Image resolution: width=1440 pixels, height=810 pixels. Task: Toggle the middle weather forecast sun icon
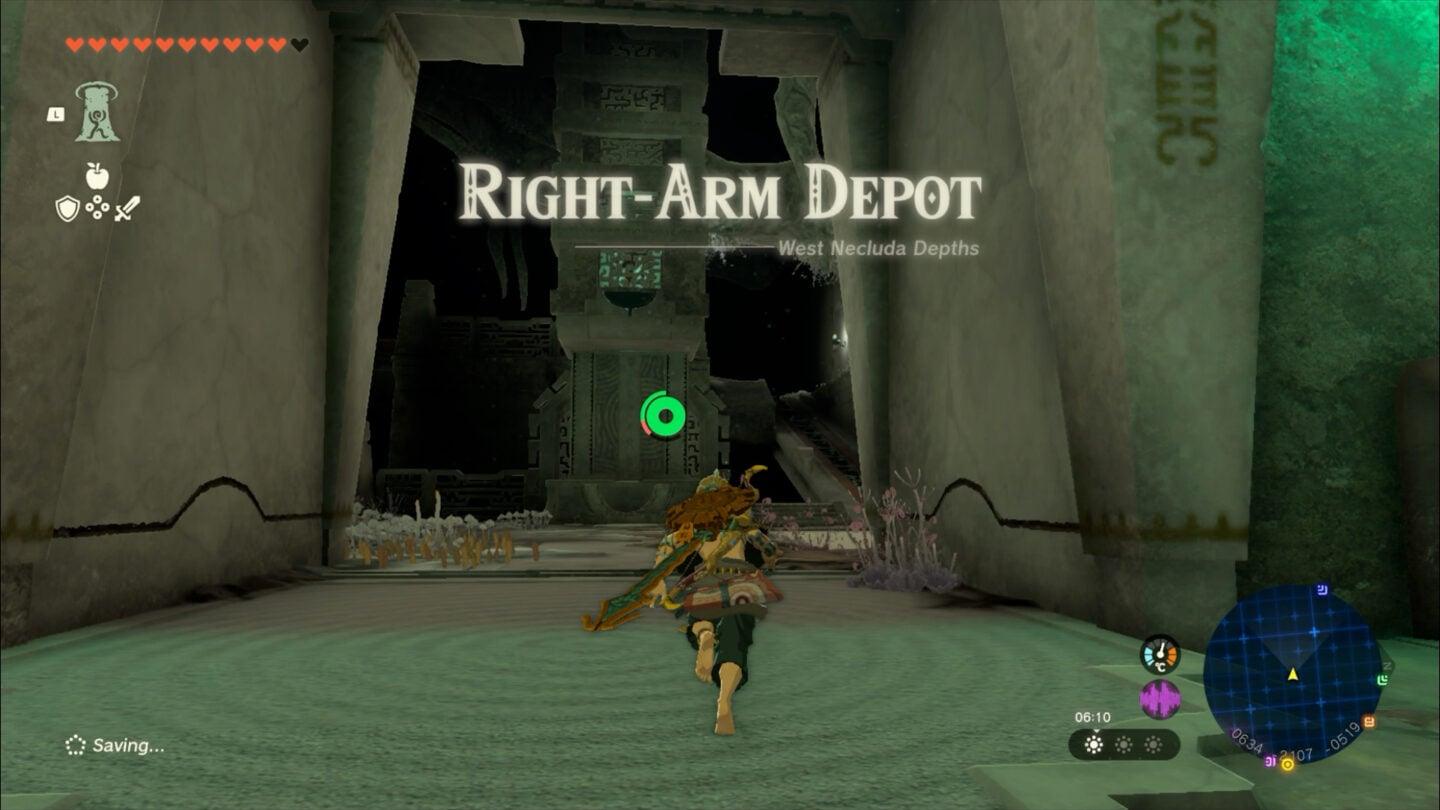pos(1124,743)
